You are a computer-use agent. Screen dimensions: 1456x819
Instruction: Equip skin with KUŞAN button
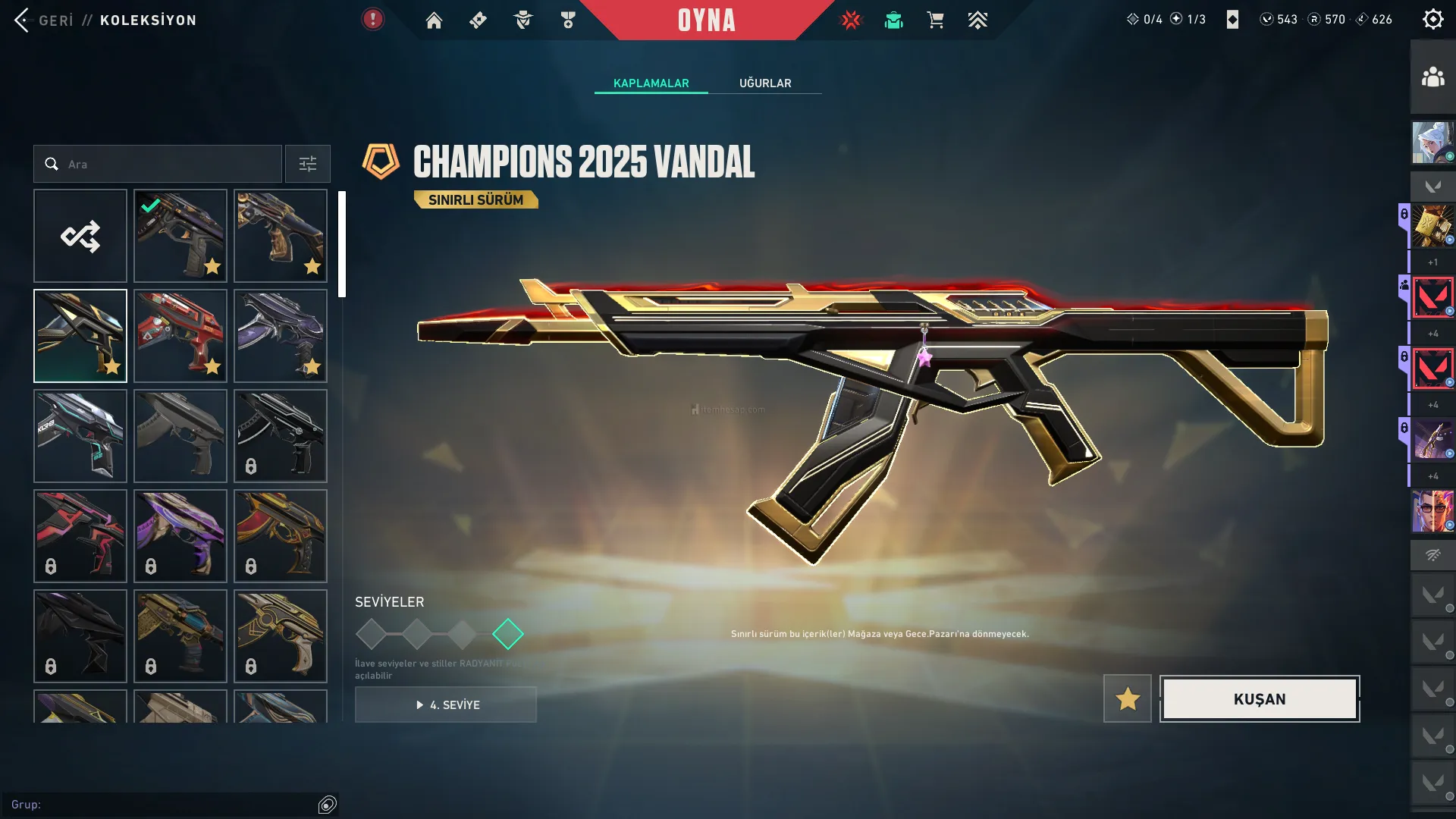[1260, 699]
